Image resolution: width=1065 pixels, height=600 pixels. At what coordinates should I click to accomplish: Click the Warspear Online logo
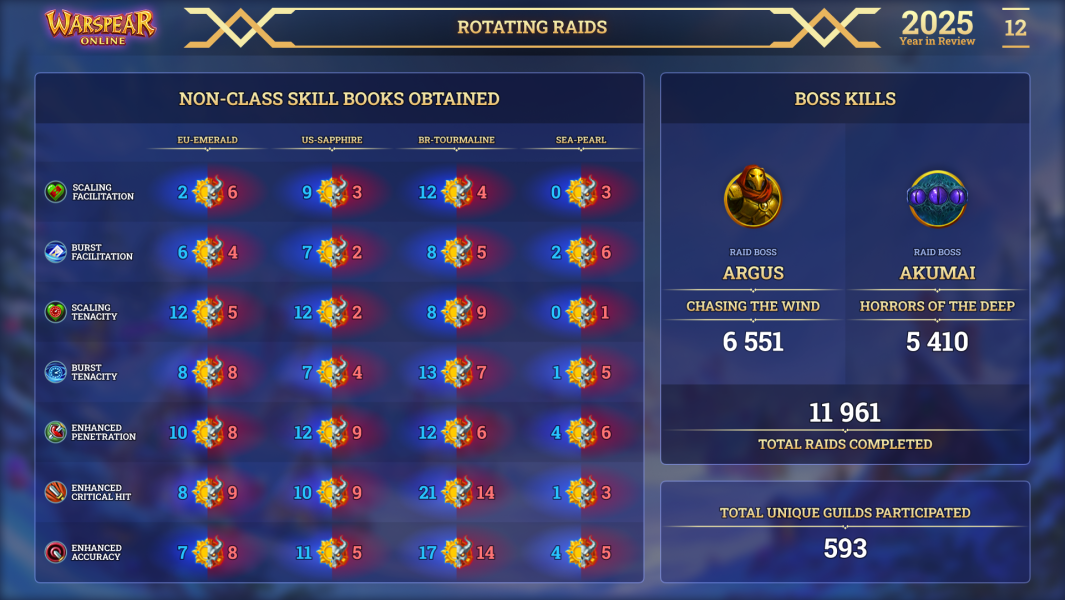coord(100,27)
